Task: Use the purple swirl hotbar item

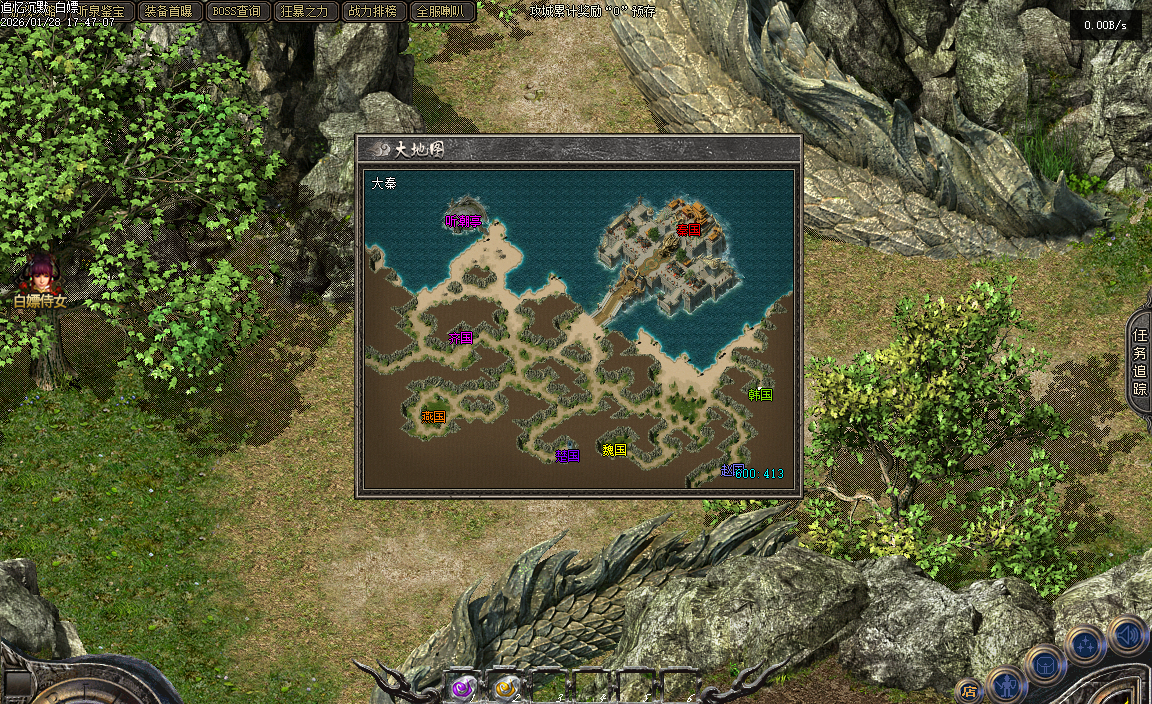Action: click(x=462, y=687)
